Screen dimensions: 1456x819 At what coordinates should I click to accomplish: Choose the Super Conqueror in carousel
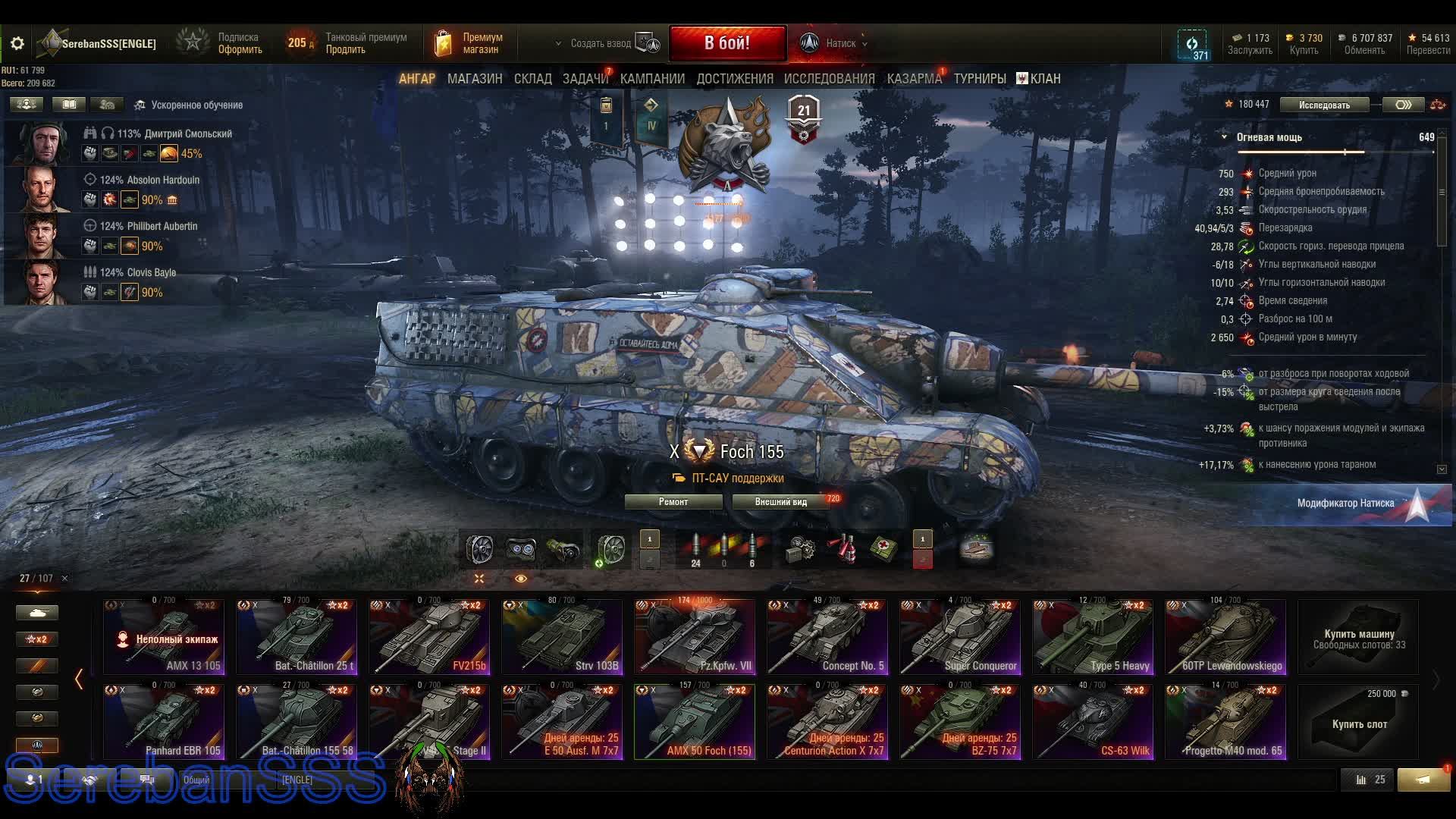click(x=960, y=637)
